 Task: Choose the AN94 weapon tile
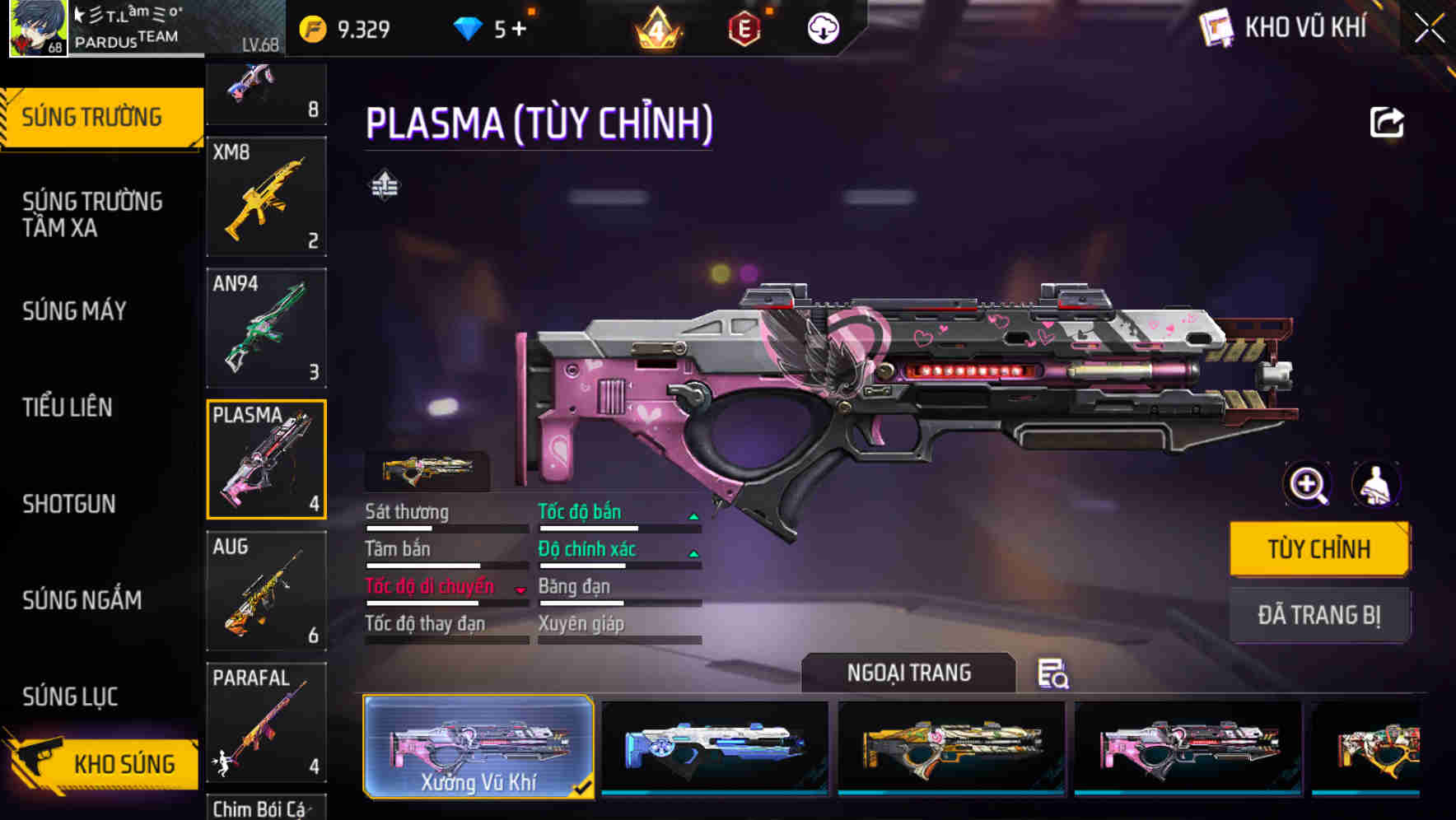[x=266, y=328]
